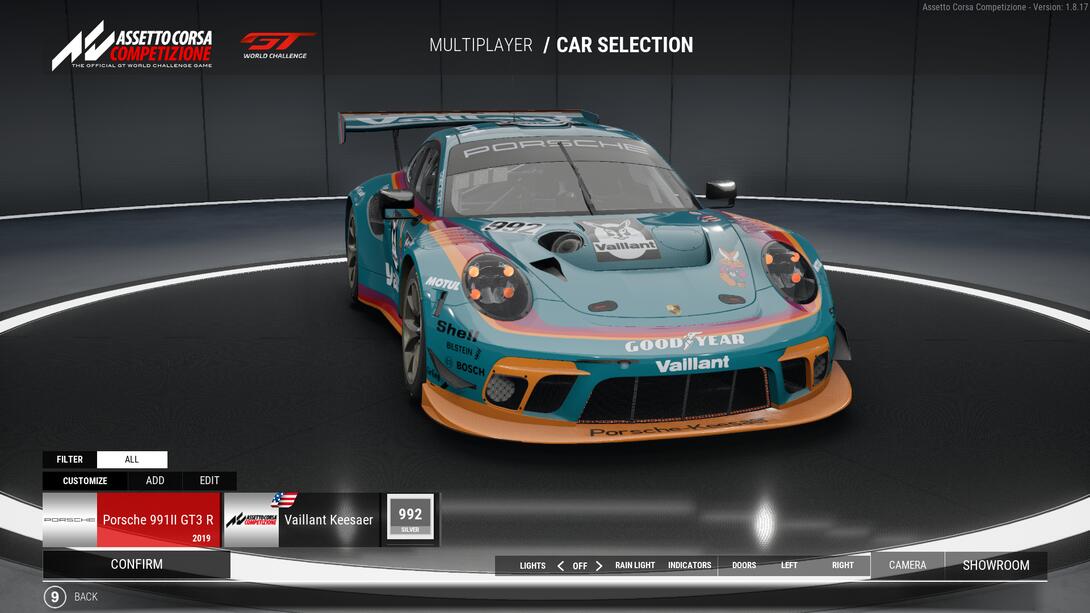
Task: Edit the current car entry
Action: tap(209, 481)
